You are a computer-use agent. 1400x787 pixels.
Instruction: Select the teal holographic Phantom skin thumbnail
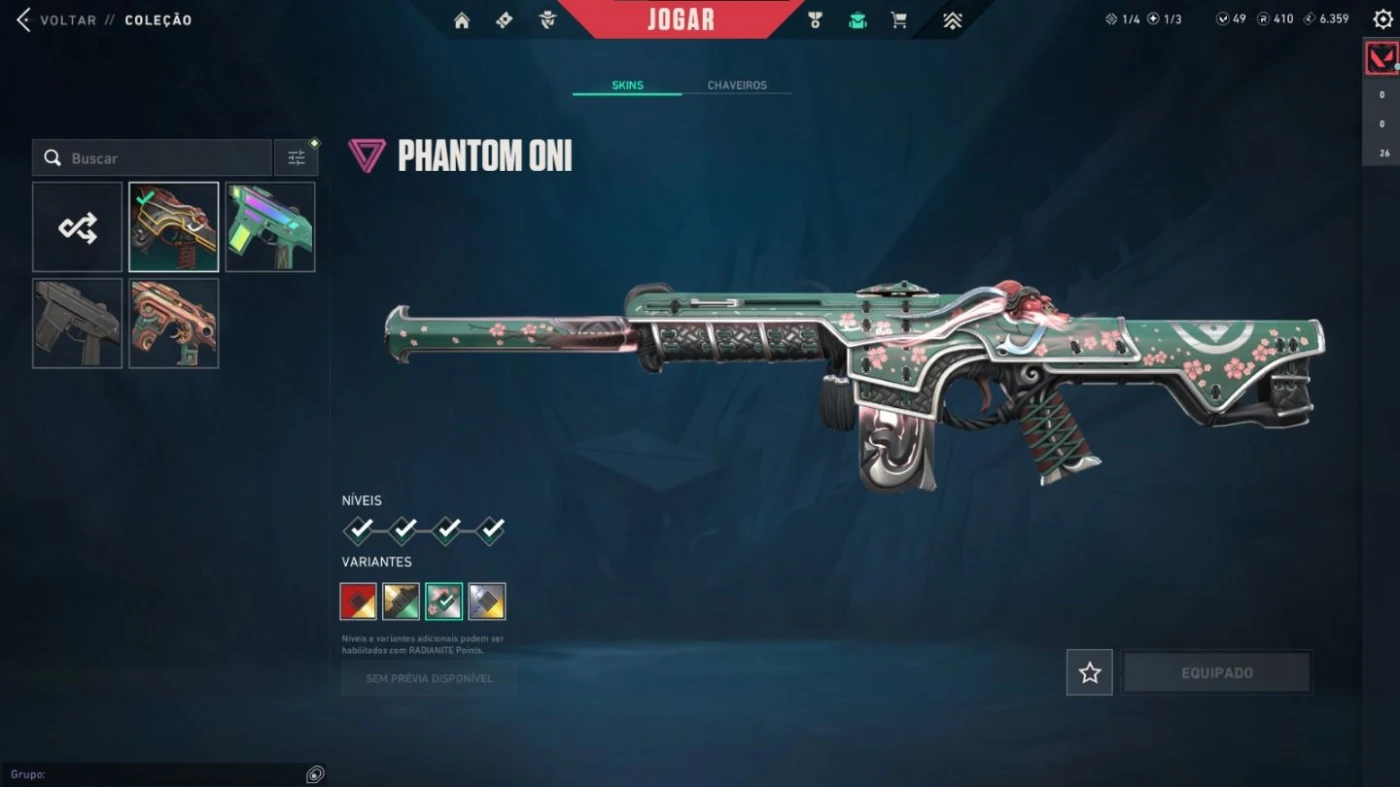(x=270, y=227)
